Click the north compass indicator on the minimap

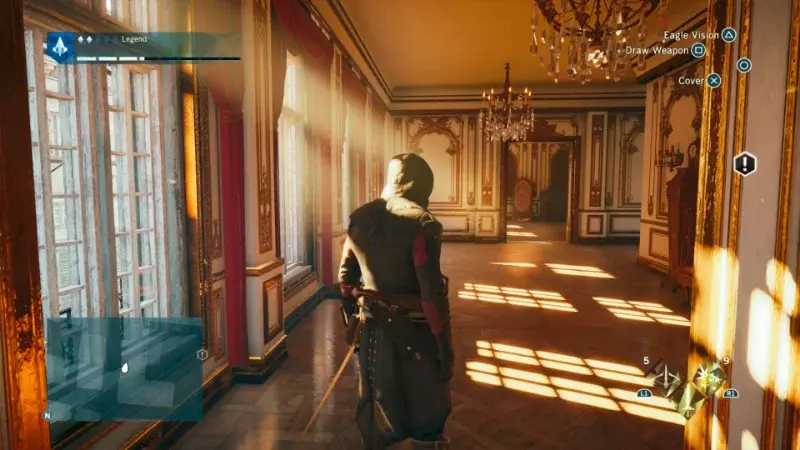pyautogui.click(x=46, y=415)
